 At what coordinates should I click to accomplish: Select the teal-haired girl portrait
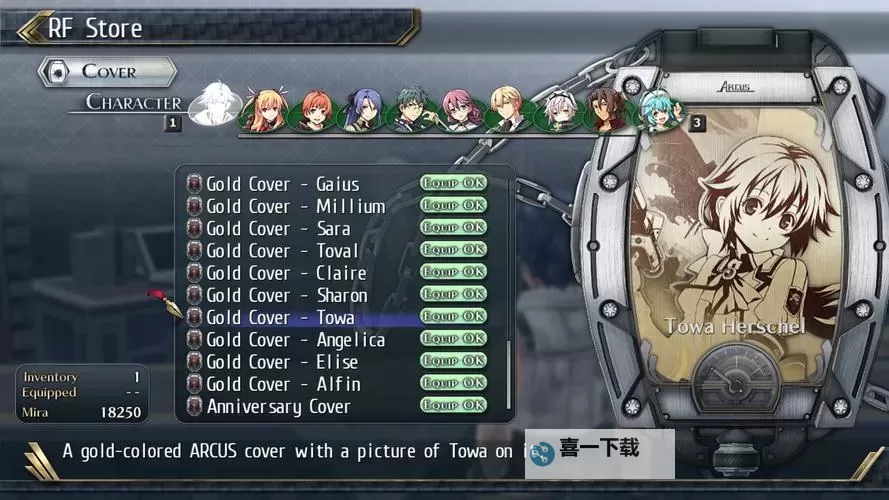point(659,110)
